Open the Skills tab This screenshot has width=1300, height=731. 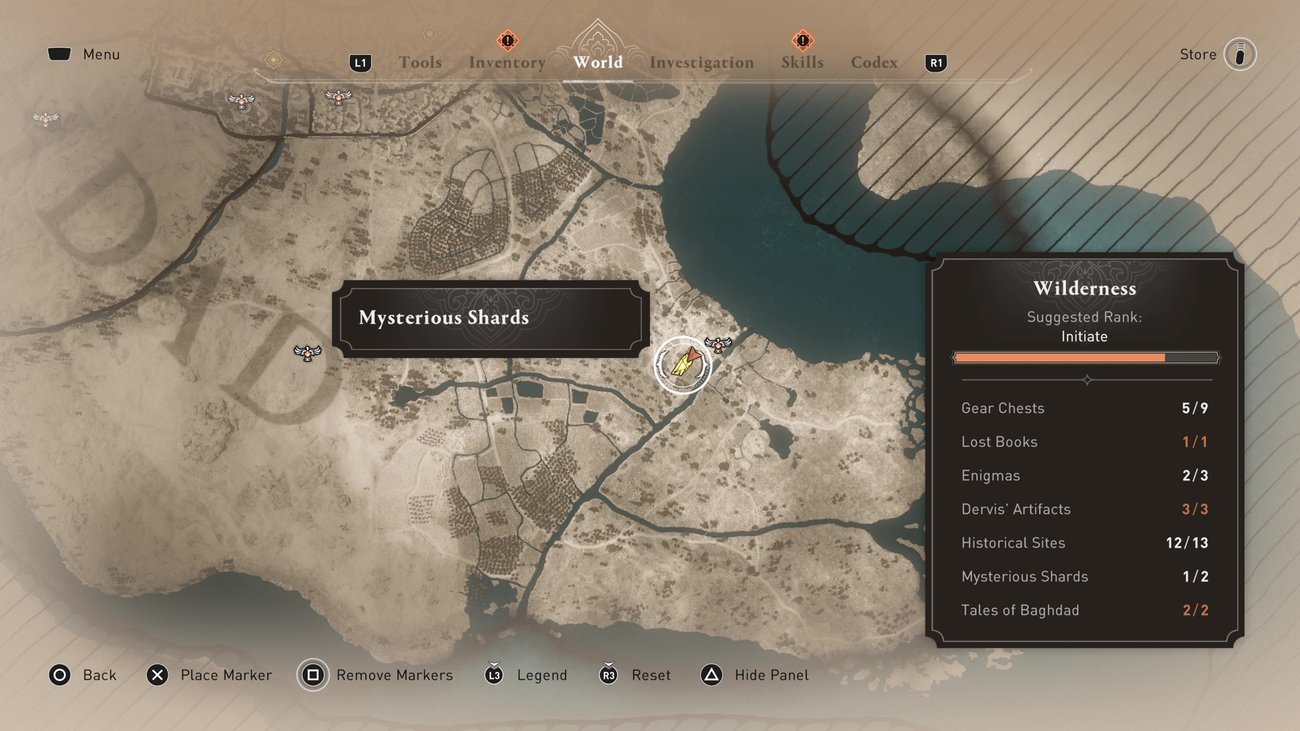coord(802,62)
